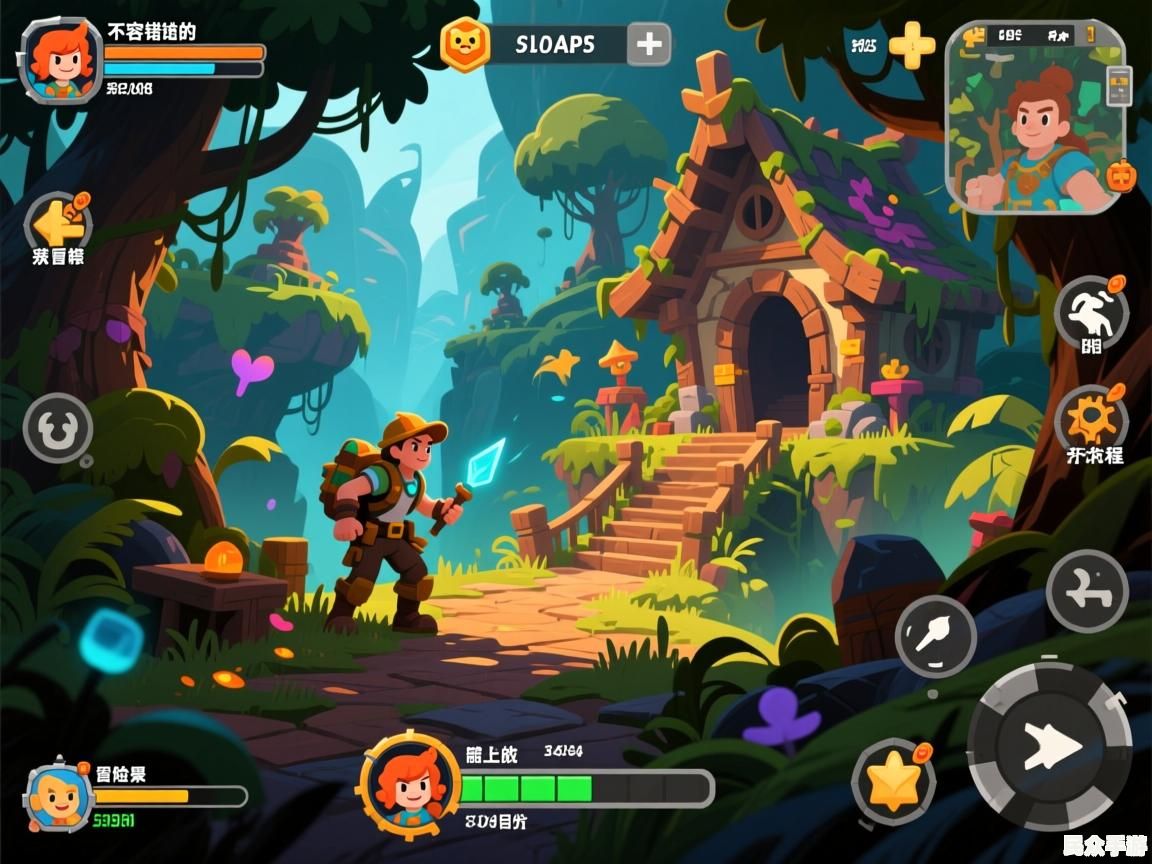Activate the grey round horseshoe button

tap(58, 429)
